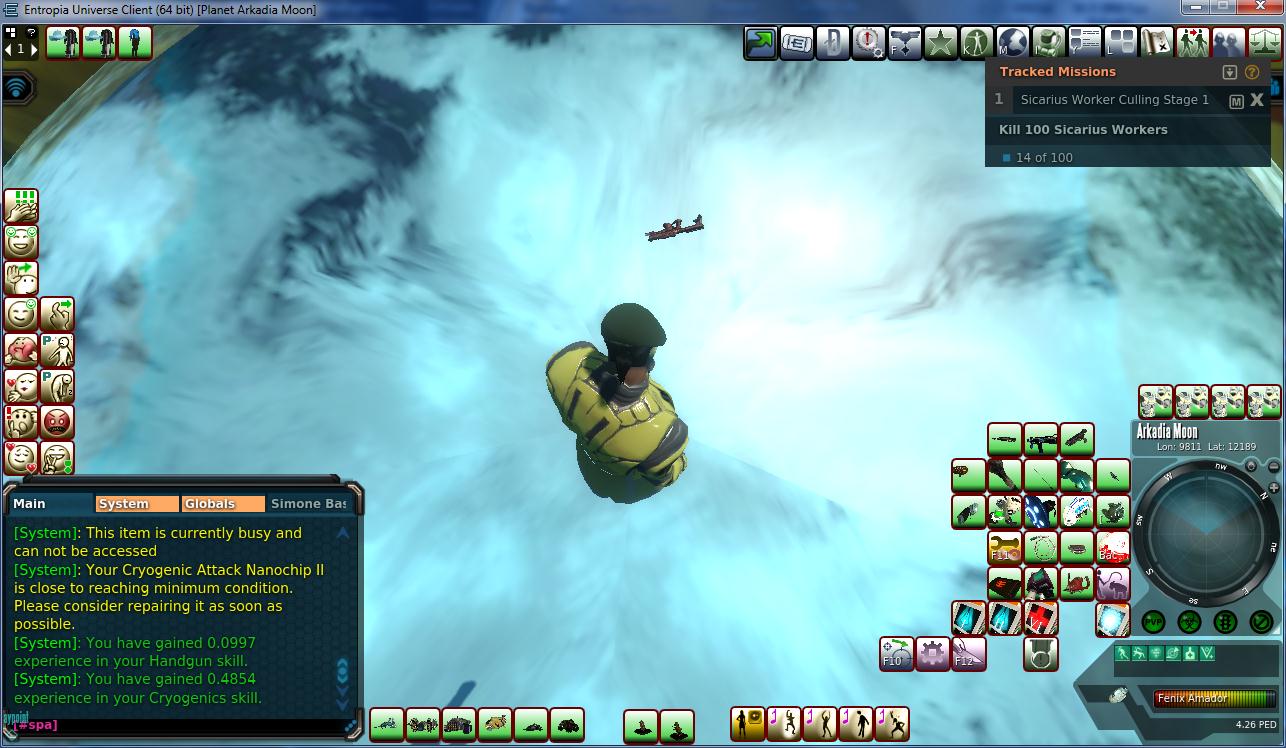
Task: Open the globe map icon
Action: point(1012,43)
